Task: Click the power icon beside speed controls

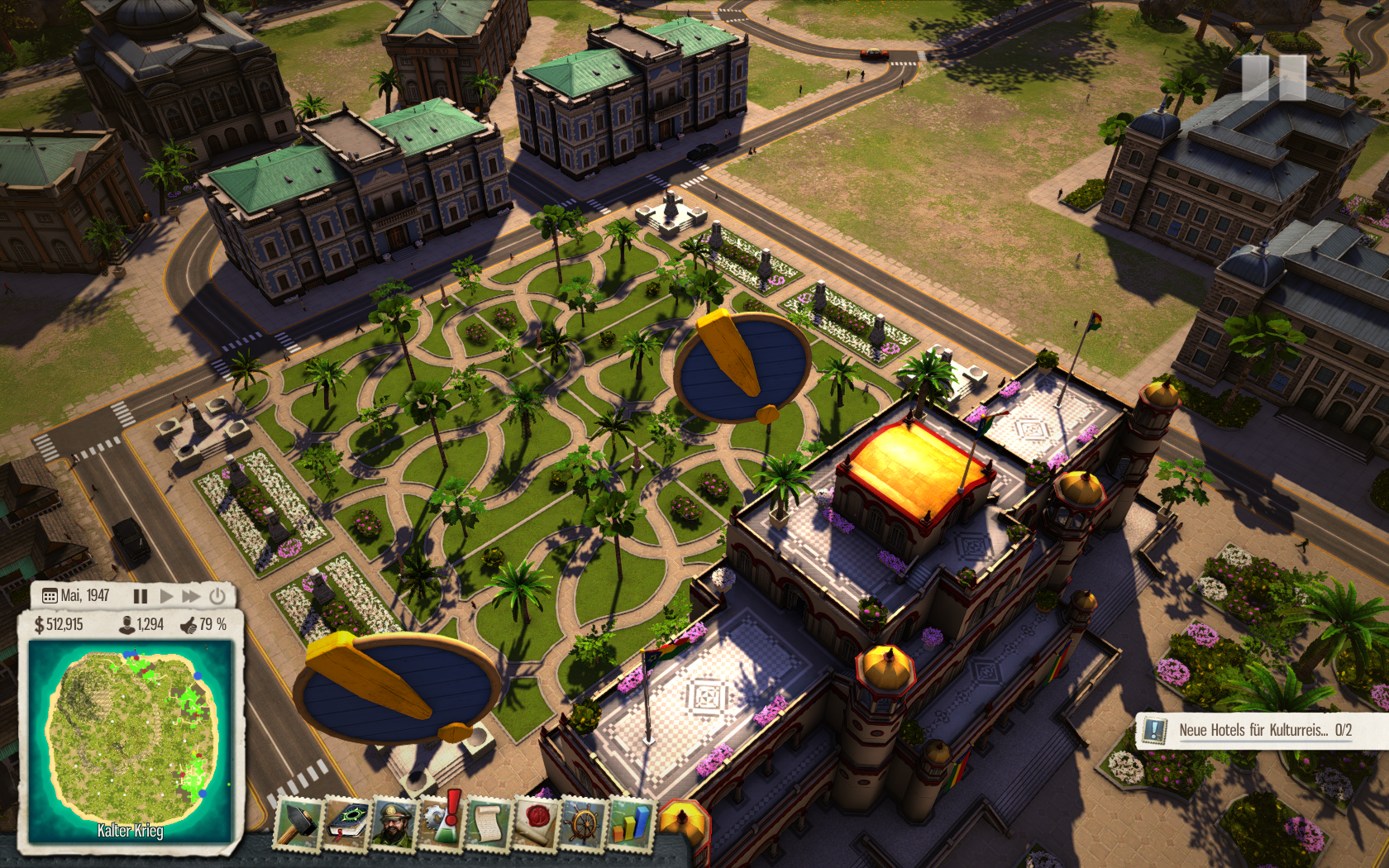Action: [217, 596]
